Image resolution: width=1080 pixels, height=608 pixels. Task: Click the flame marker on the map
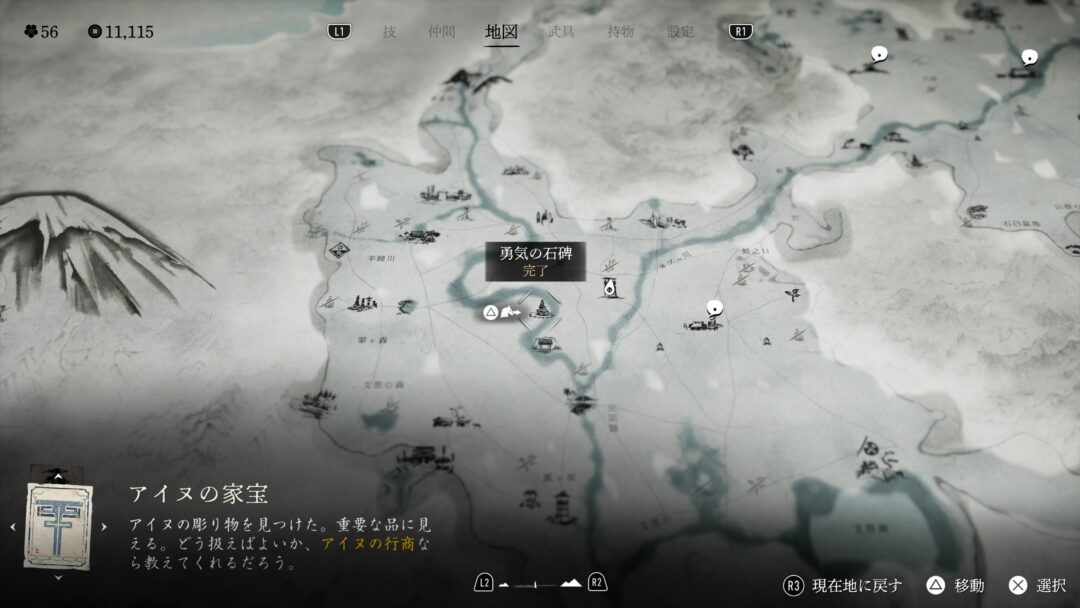[x=608, y=289]
